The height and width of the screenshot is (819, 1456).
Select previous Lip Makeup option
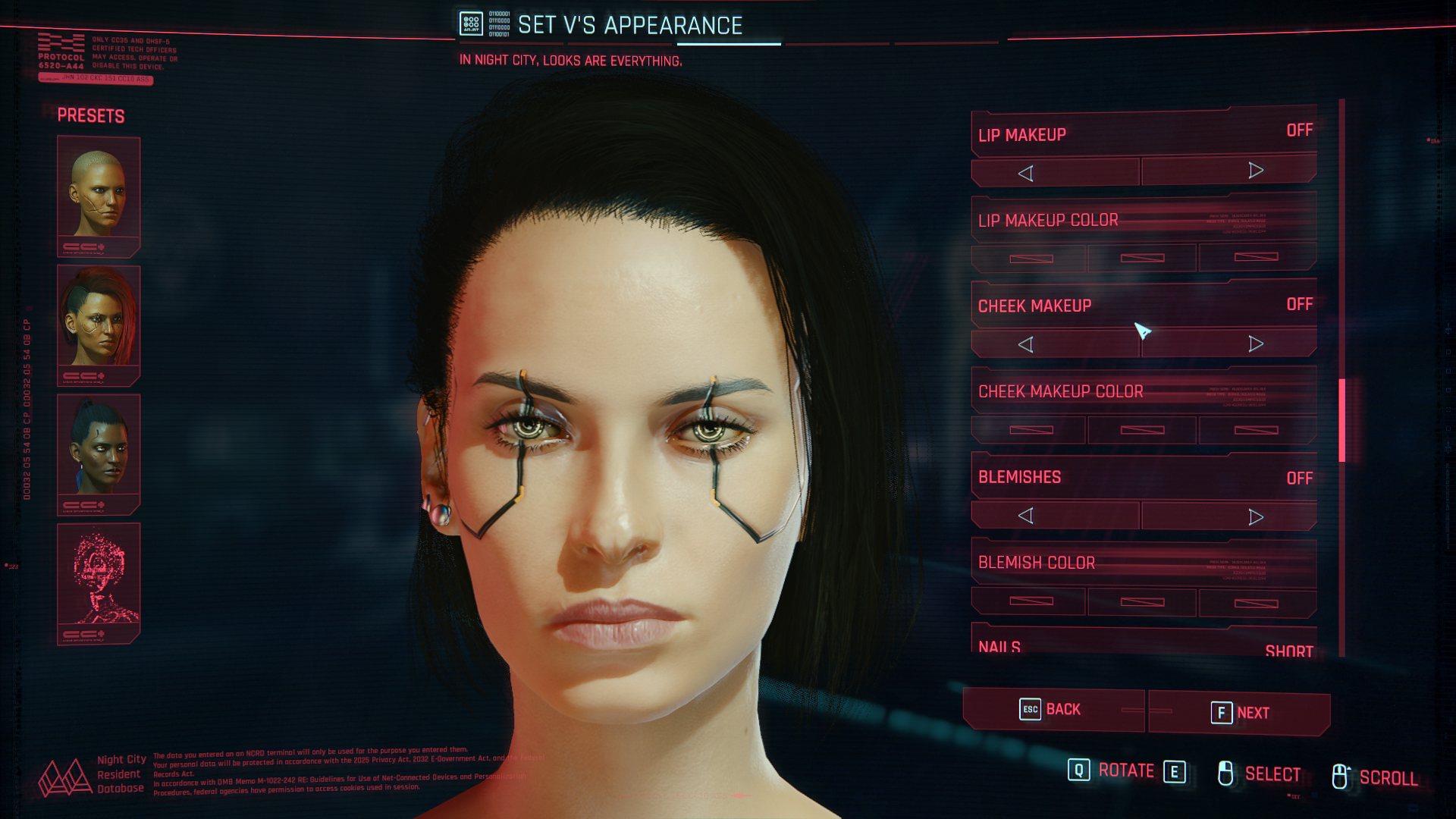(1025, 174)
